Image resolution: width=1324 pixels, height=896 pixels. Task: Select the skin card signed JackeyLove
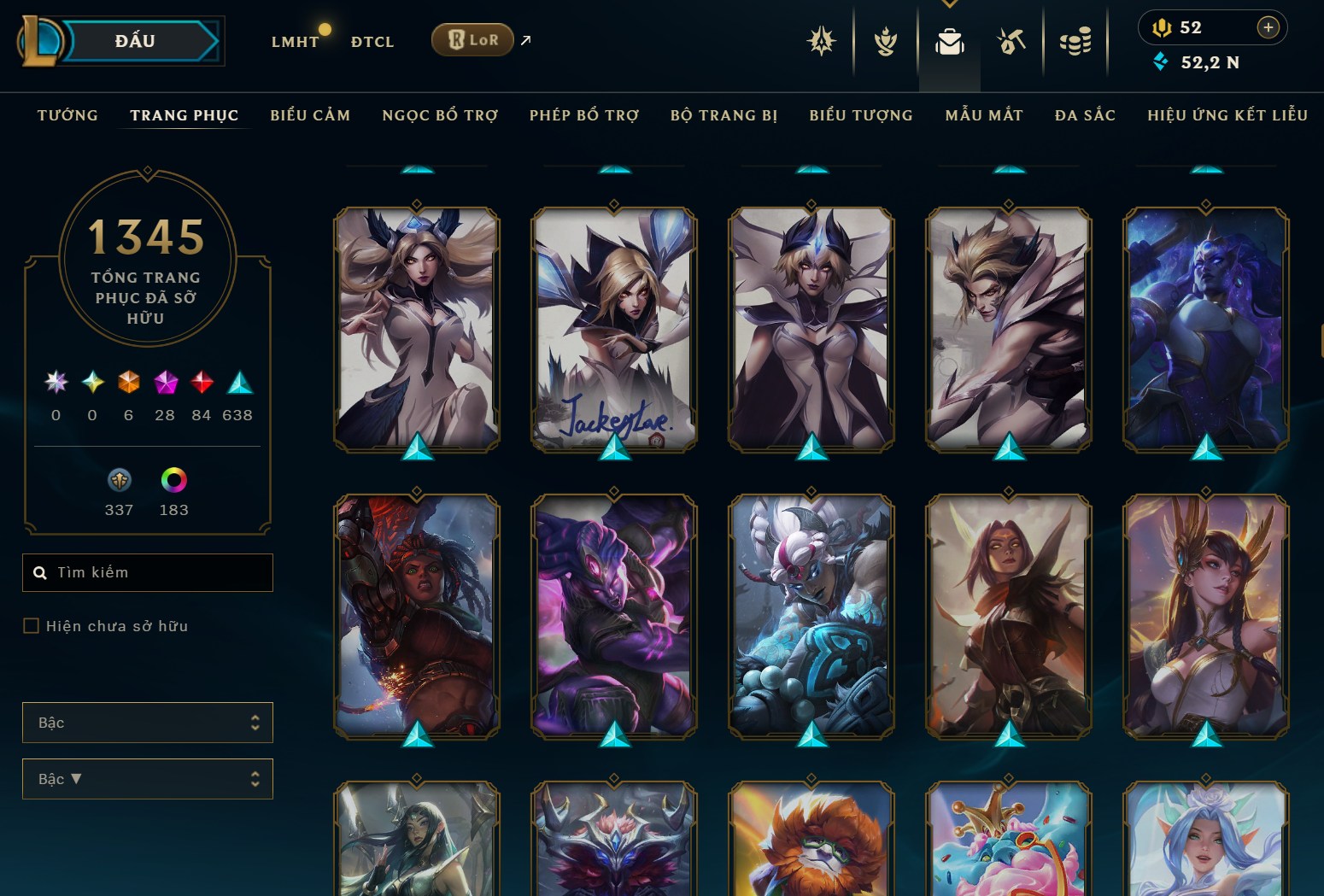pyautogui.click(x=614, y=330)
